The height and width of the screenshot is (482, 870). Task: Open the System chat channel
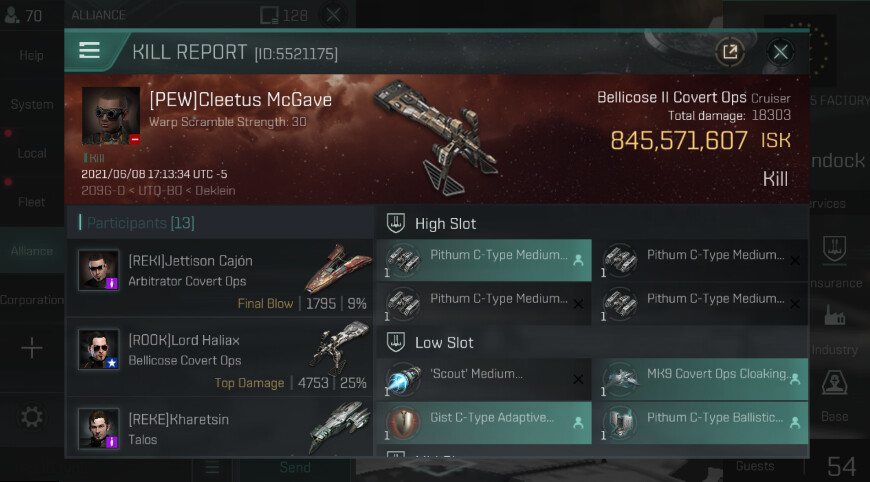coord(31,104)
